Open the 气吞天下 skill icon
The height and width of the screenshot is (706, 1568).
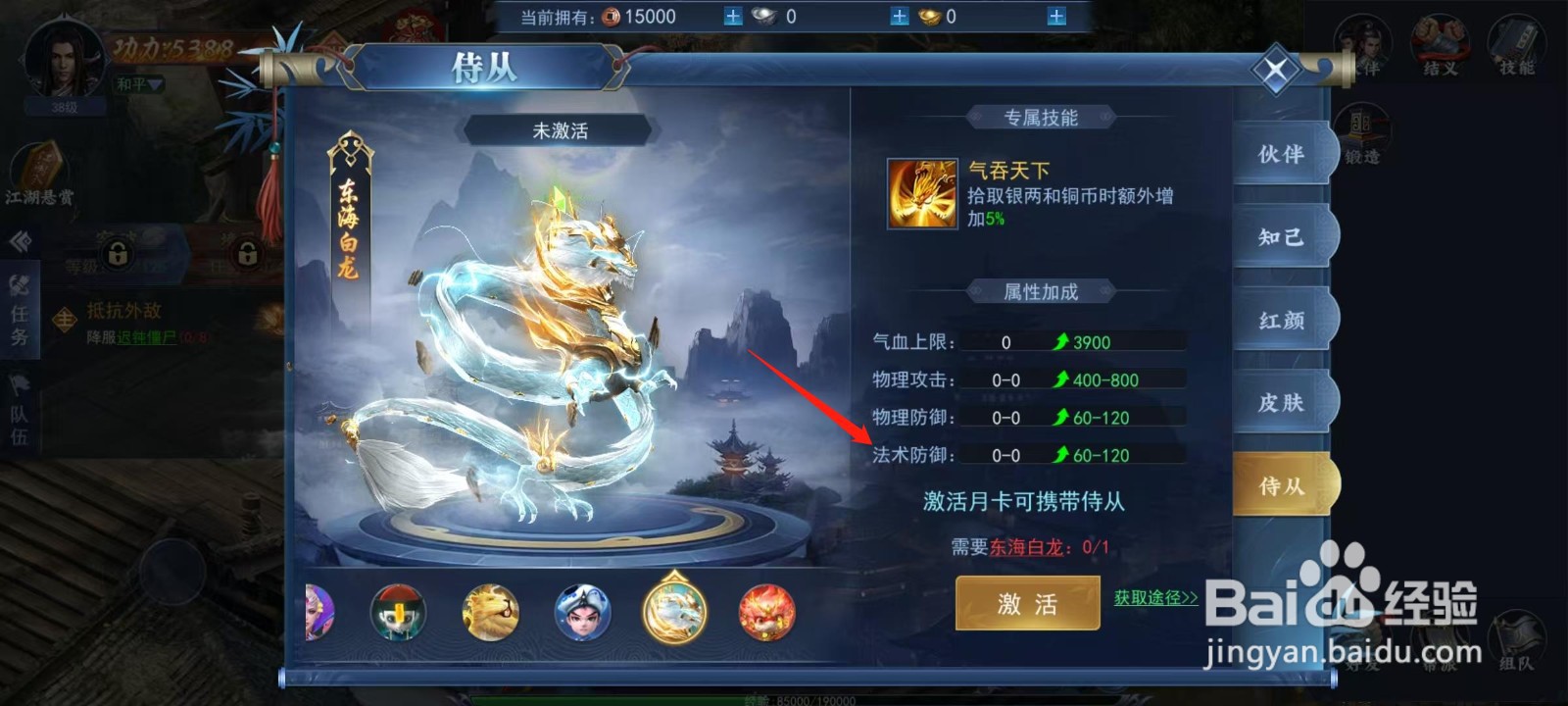click(920, 194)
